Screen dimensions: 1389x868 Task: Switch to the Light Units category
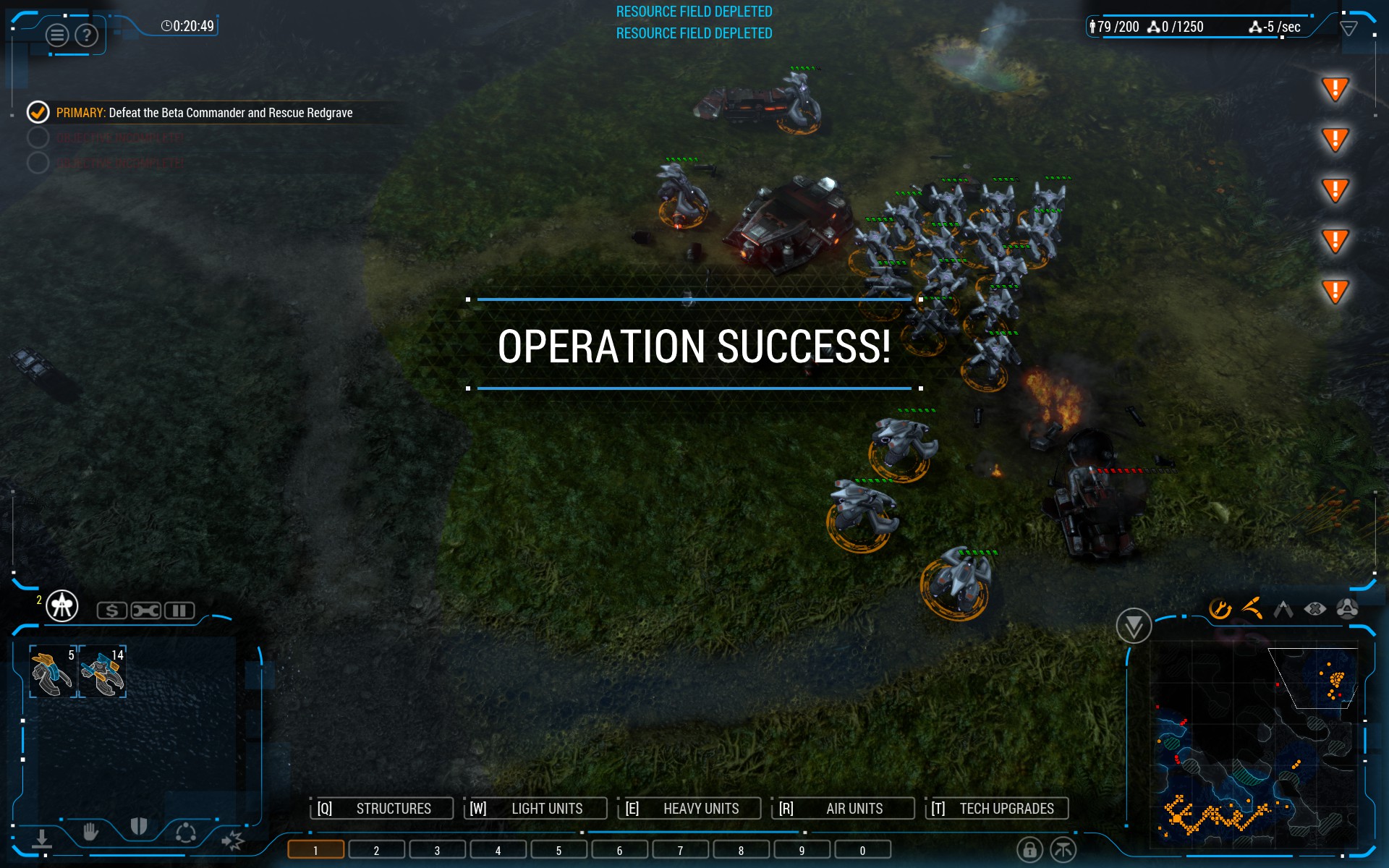click(x=535, y=808)
